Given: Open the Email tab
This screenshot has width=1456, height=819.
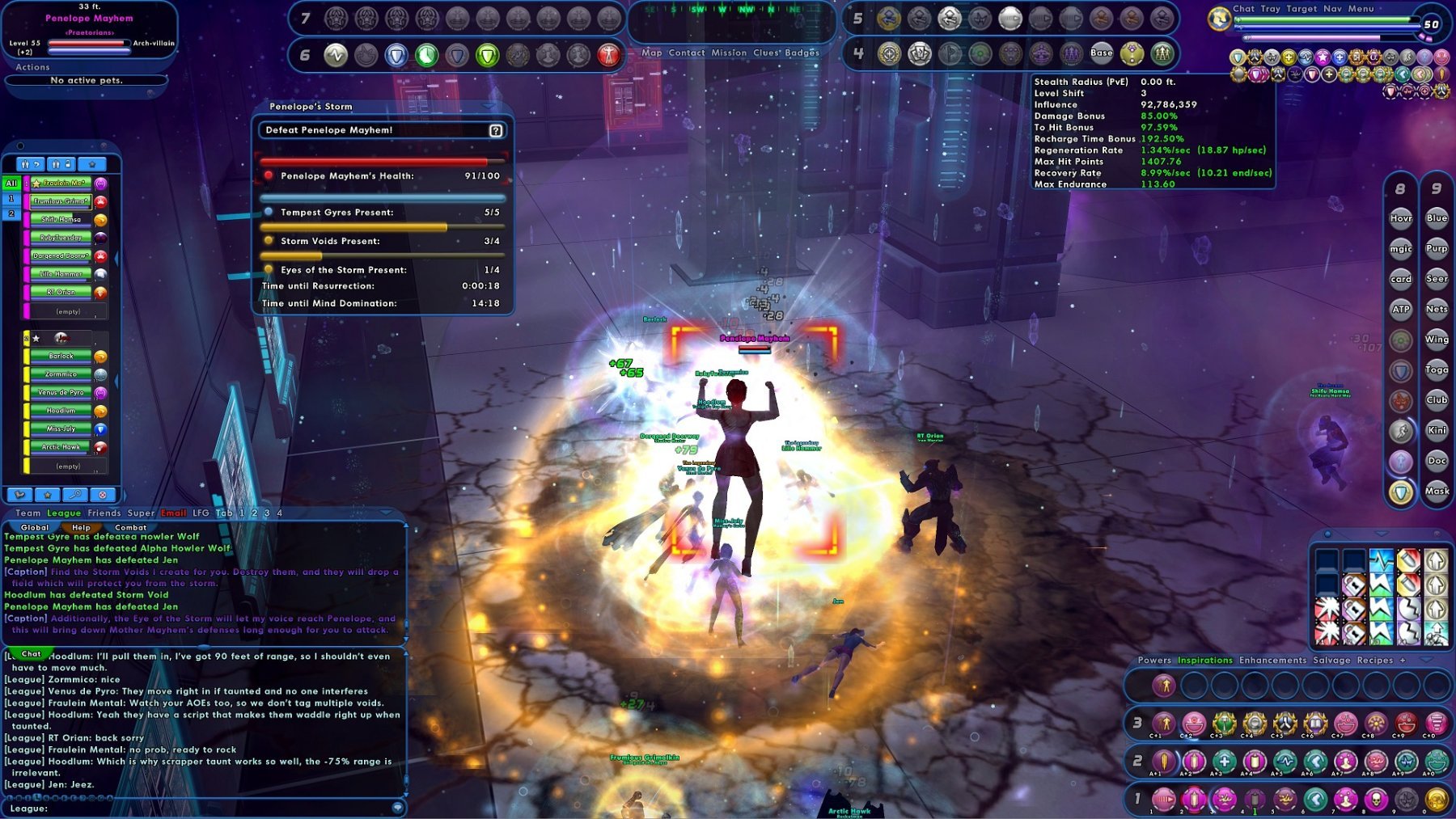Looking at the screenshot, I should 173,513.
